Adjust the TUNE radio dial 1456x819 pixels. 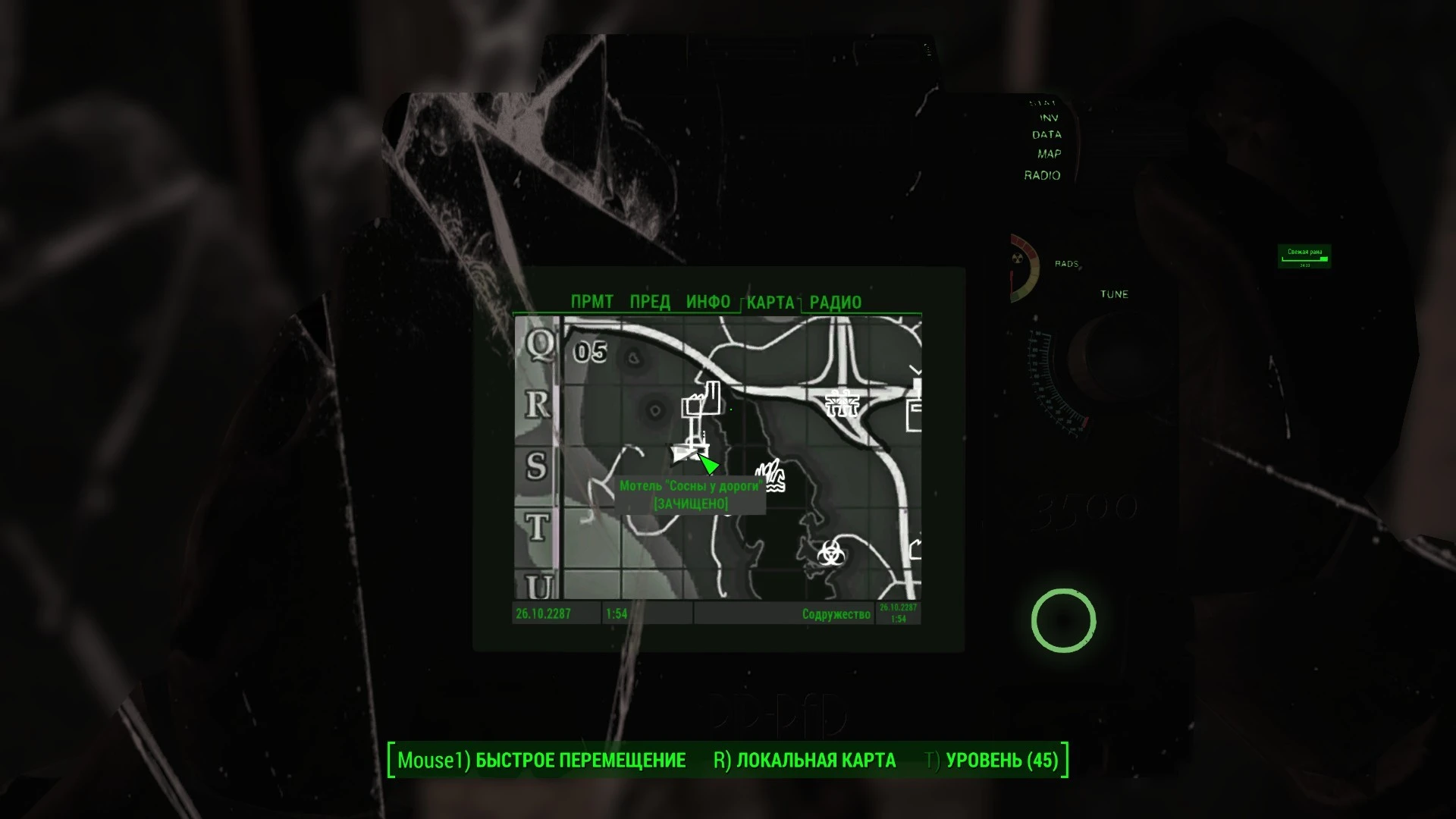[1062, 372]
